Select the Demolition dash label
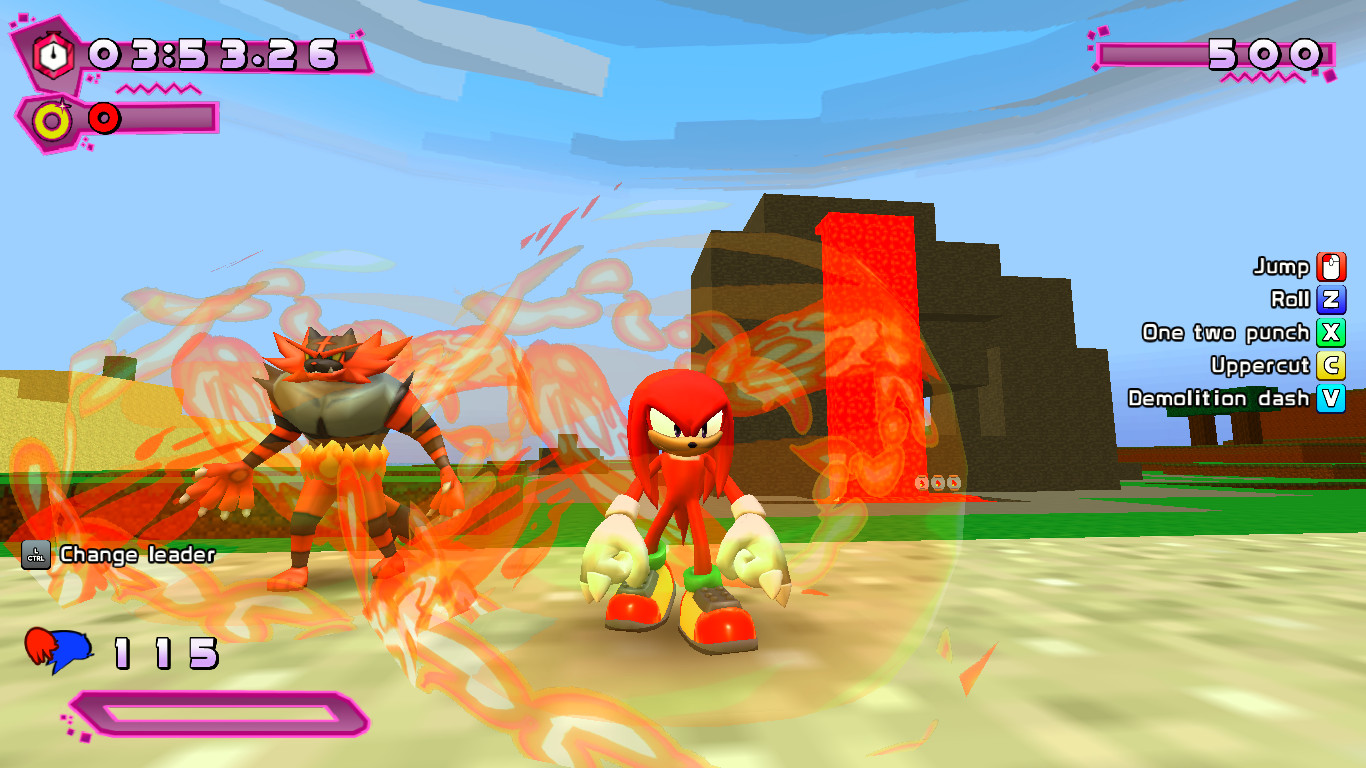Screen dimensions: 1366x768 pos(1220,398)
